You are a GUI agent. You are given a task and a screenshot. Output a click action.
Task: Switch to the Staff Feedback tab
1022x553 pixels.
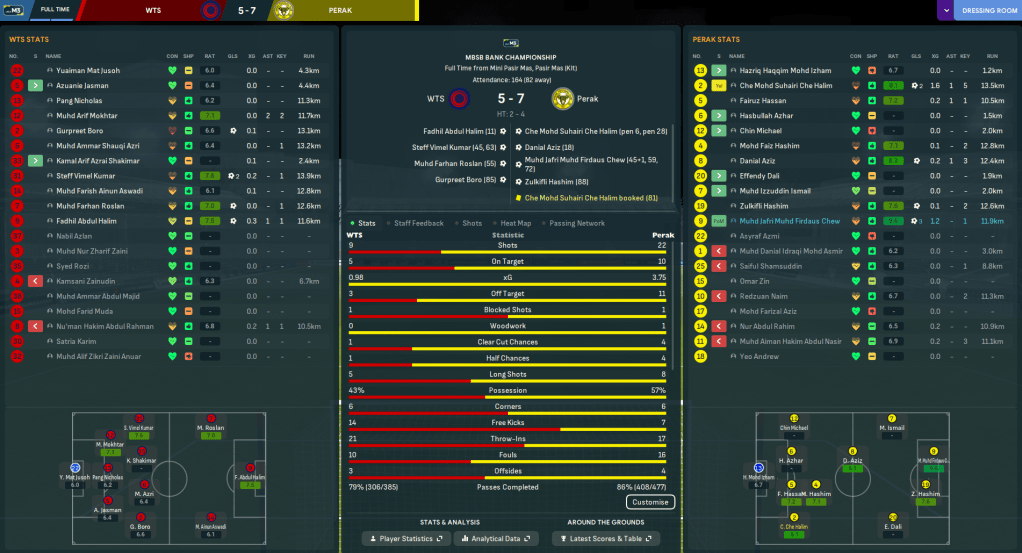click(419, 223)
